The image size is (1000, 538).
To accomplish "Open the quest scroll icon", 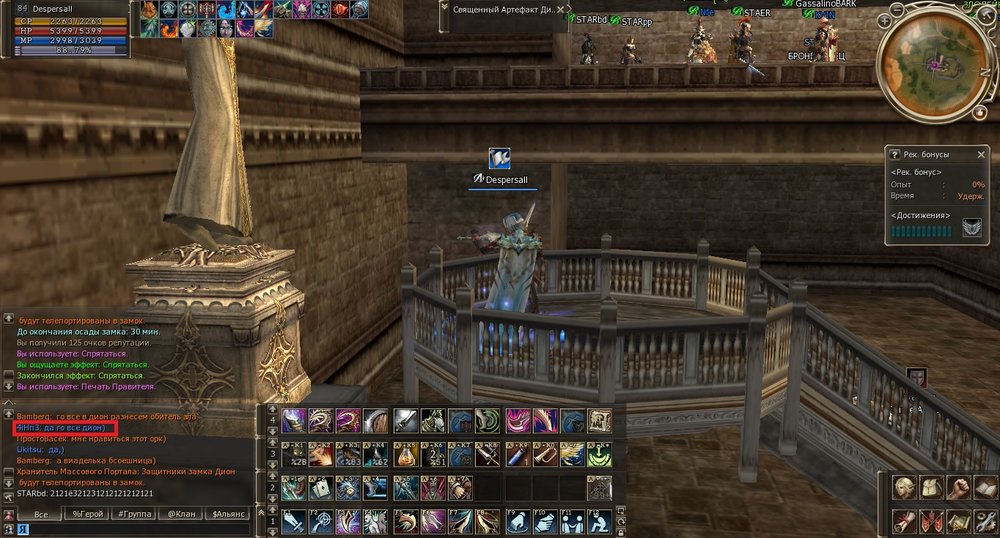I will (906, 520).
